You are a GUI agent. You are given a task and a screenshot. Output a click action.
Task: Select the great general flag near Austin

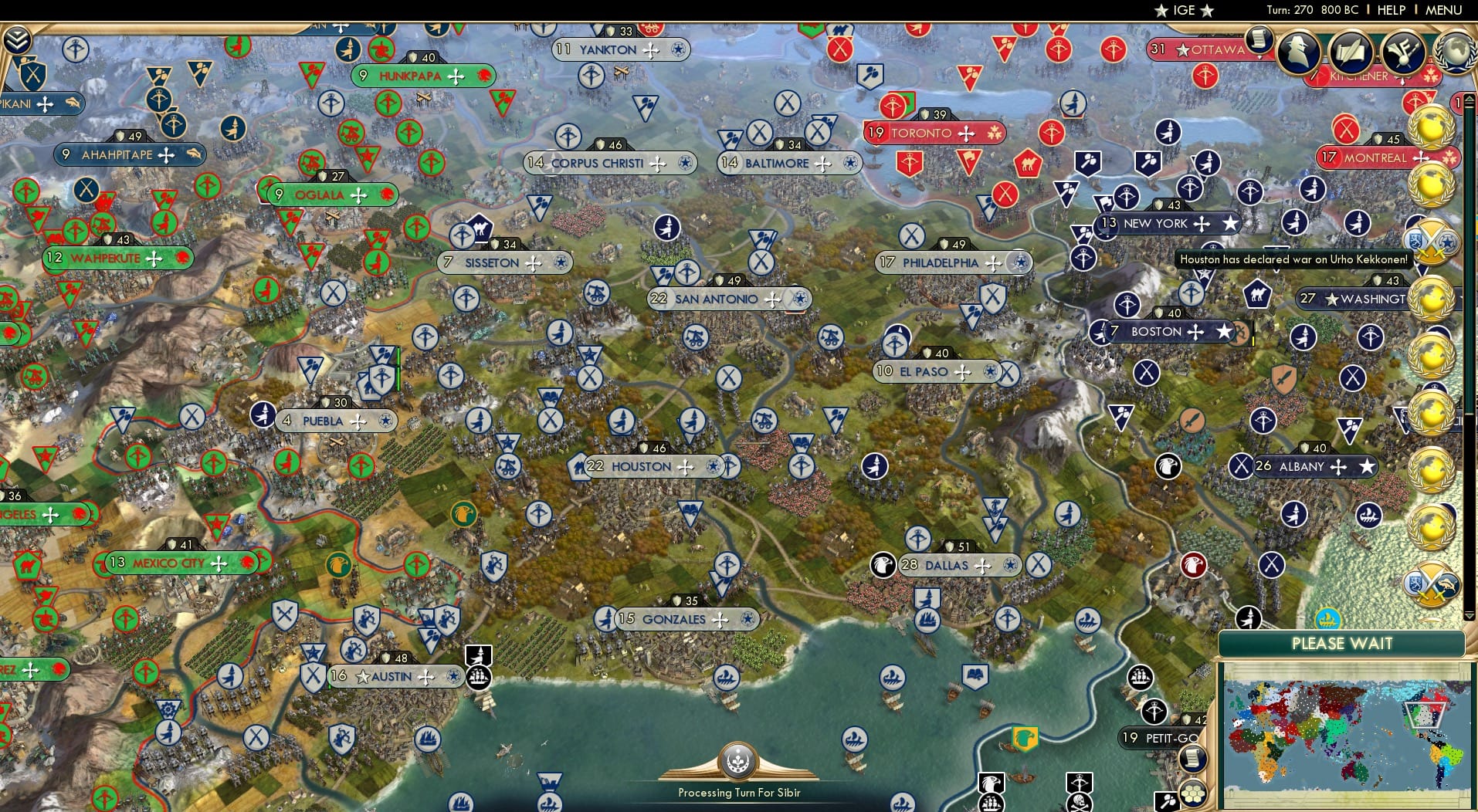(480, 656)
